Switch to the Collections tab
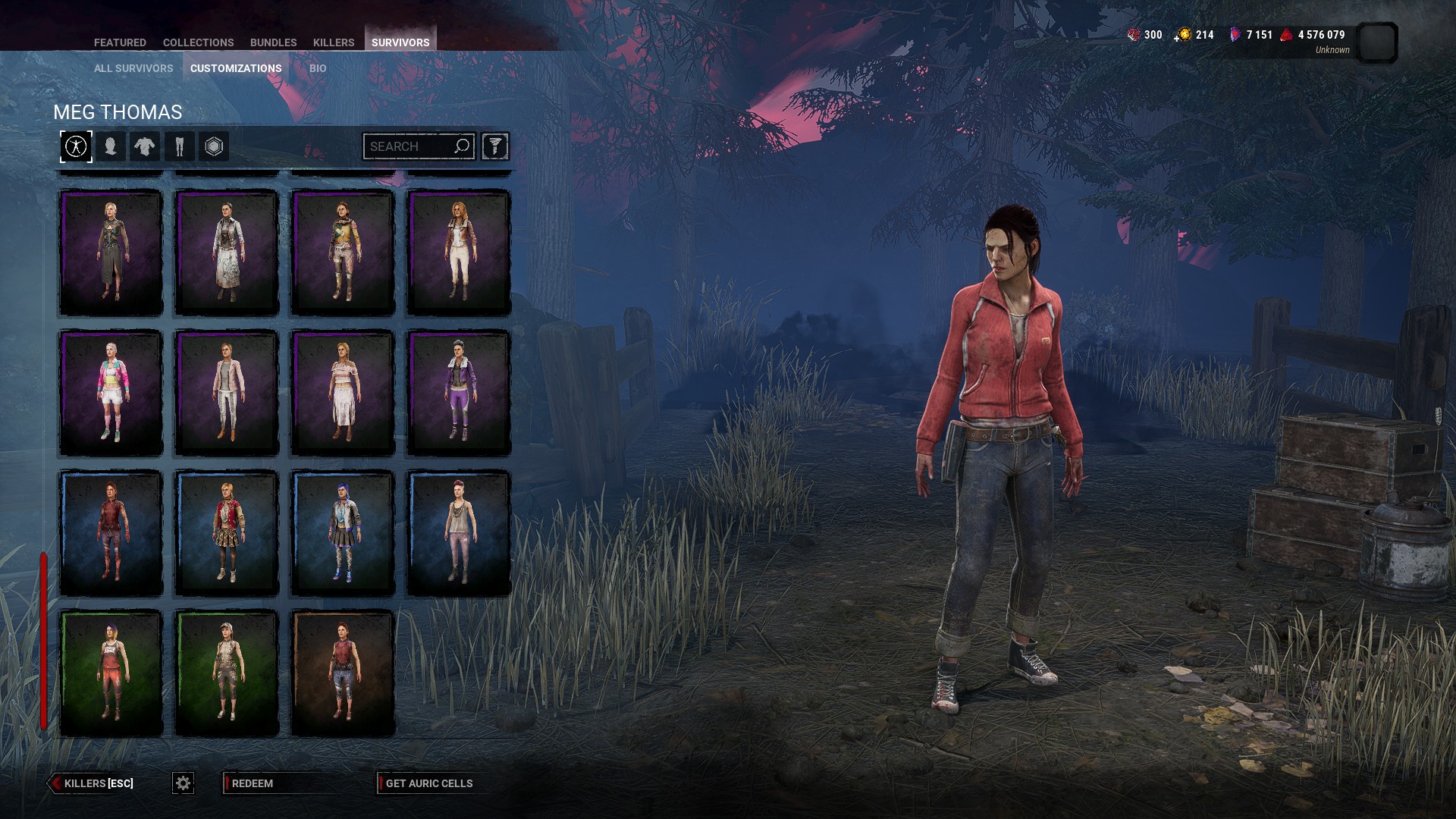Viewport: 1456px width, 819px height. [x=198, y=42]
